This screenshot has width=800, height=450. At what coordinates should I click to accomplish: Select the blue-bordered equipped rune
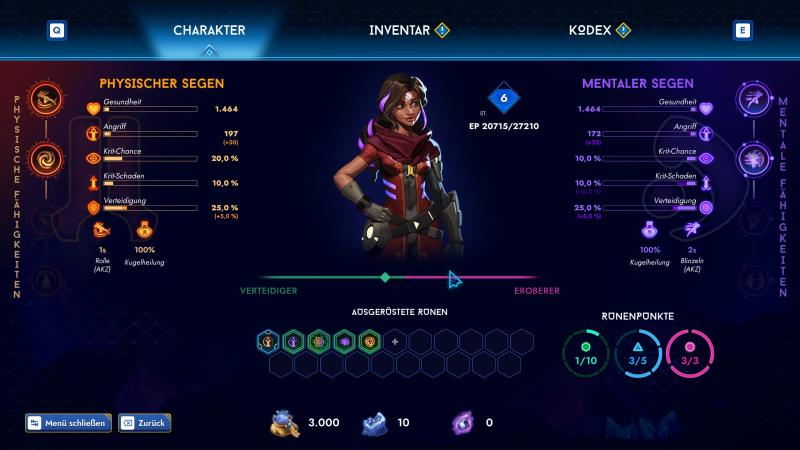[x=268, y=342]
